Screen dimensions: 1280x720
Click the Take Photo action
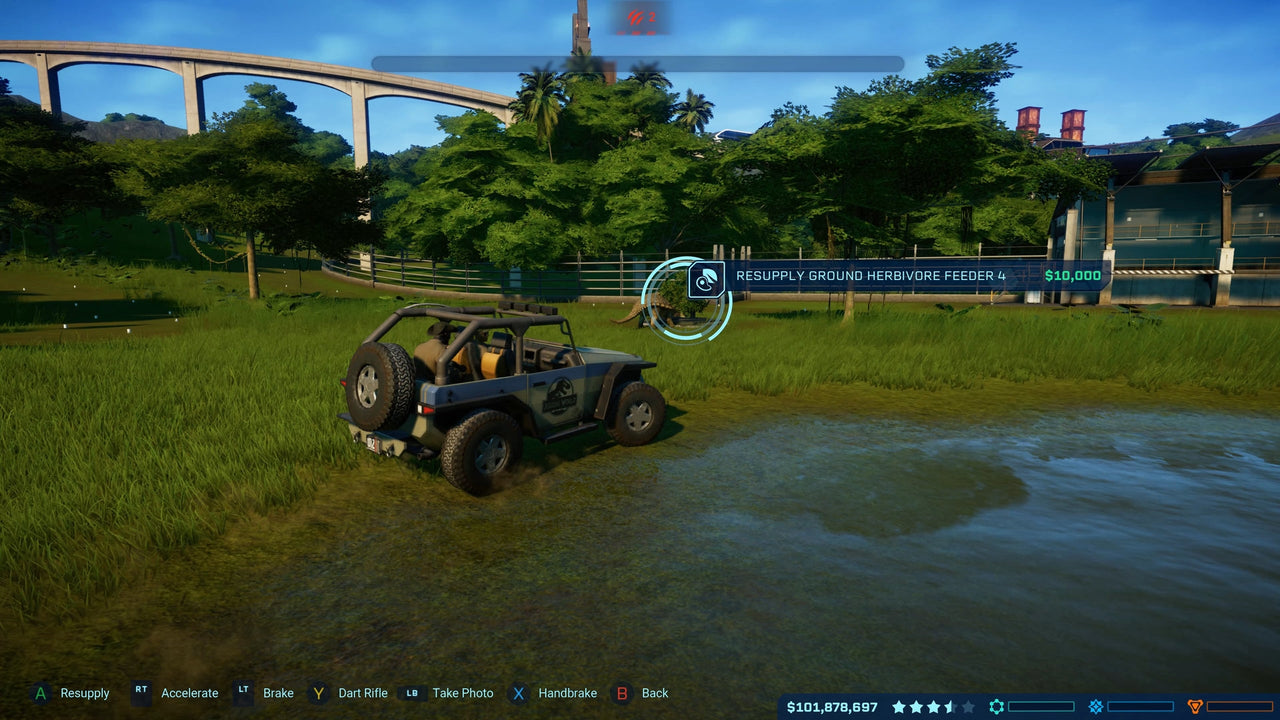pos(462,693)
